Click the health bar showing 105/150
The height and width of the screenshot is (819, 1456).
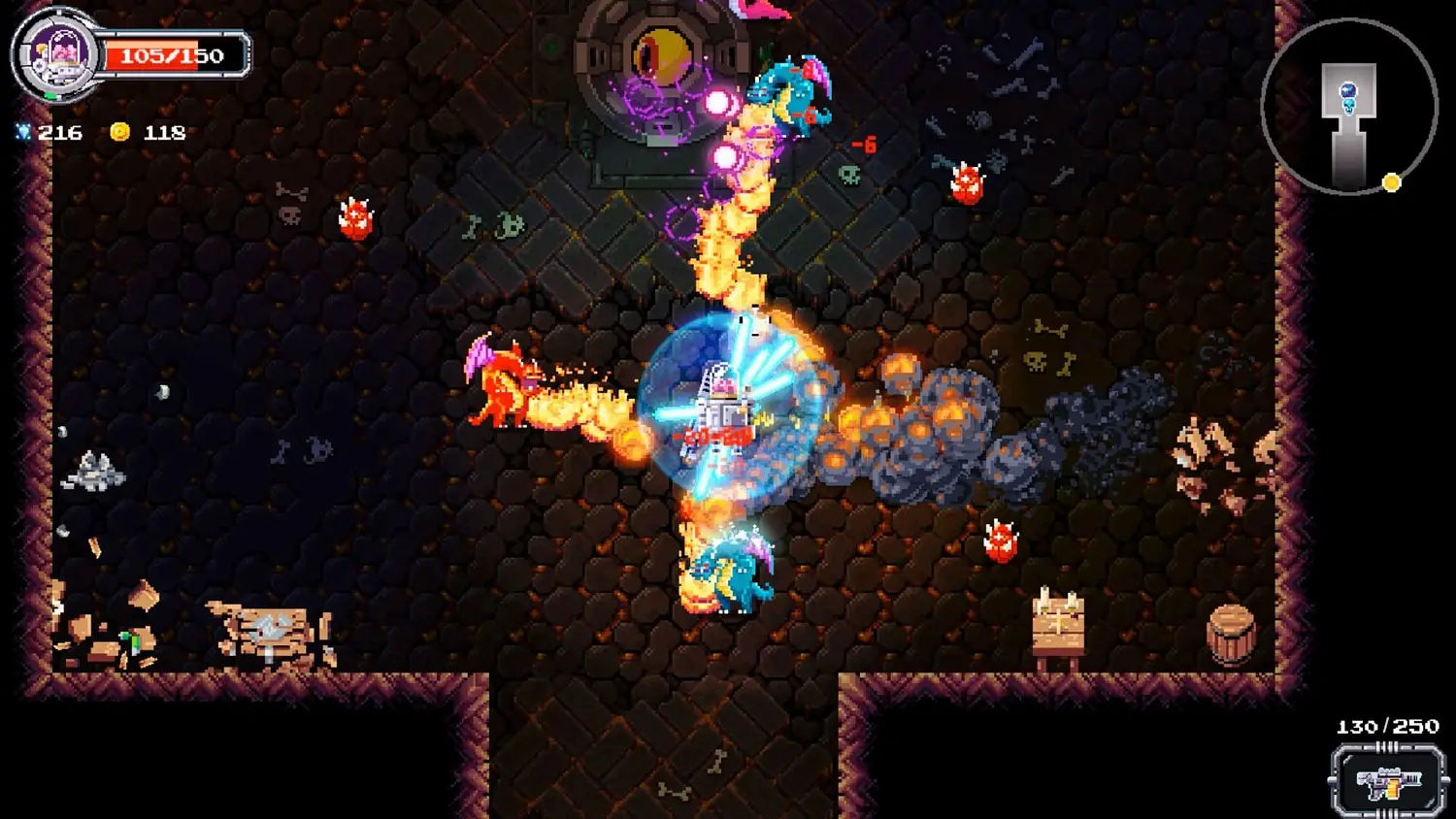point(173,55)
